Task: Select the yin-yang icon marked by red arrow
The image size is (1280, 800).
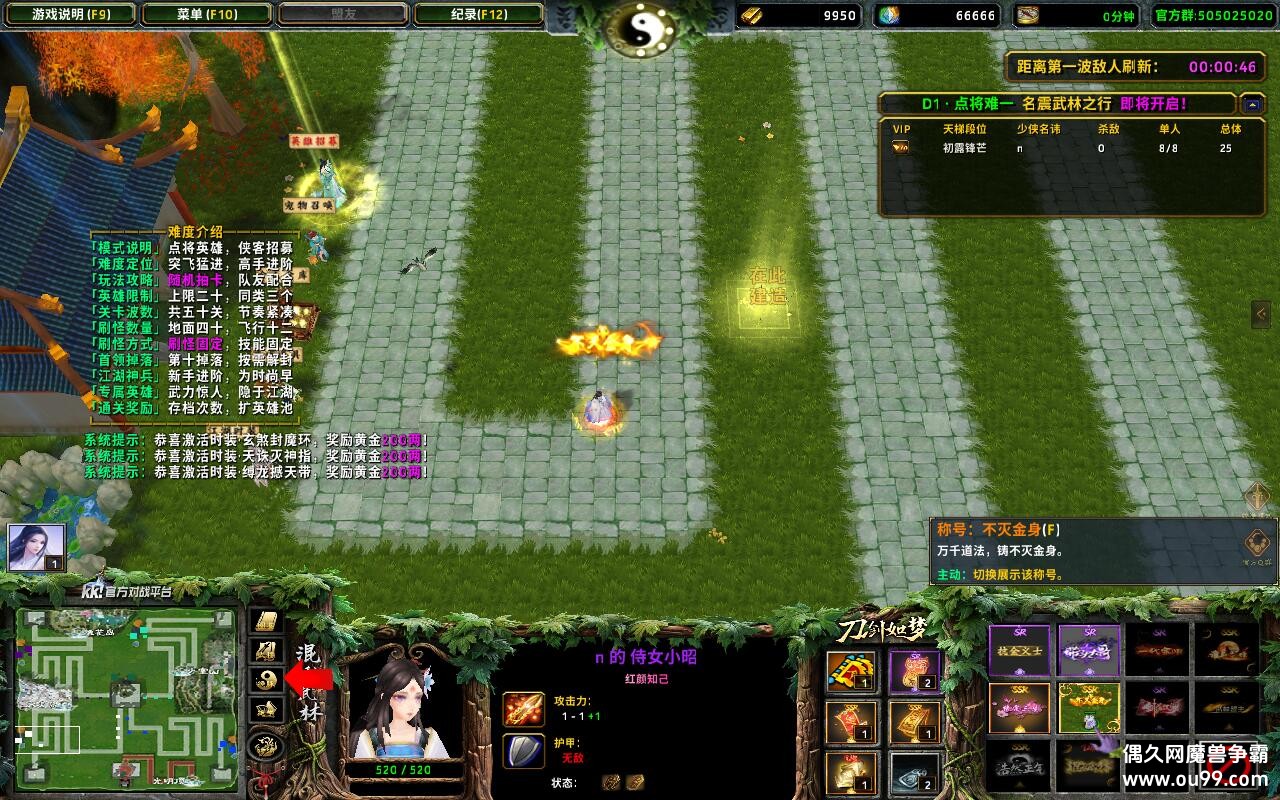Action: pos(265,678)
